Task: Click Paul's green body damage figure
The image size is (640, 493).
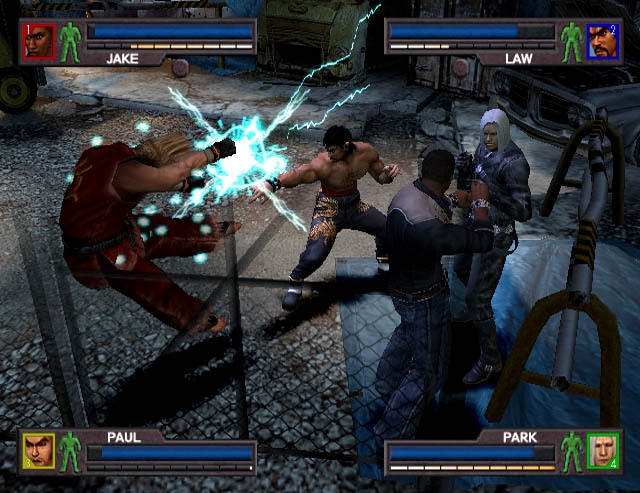Action: click(69, 452)
